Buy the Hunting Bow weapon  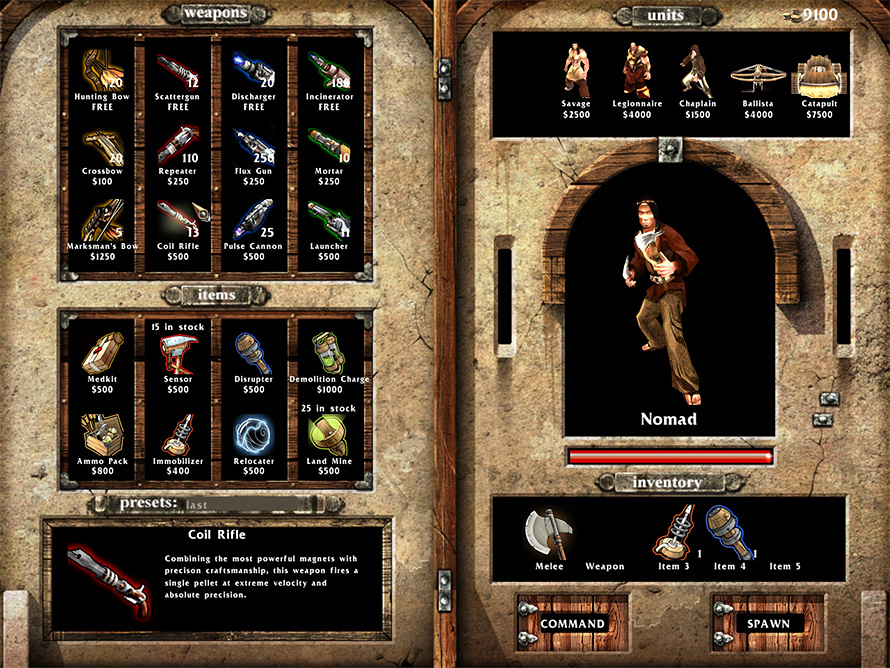tap(102, 75)
